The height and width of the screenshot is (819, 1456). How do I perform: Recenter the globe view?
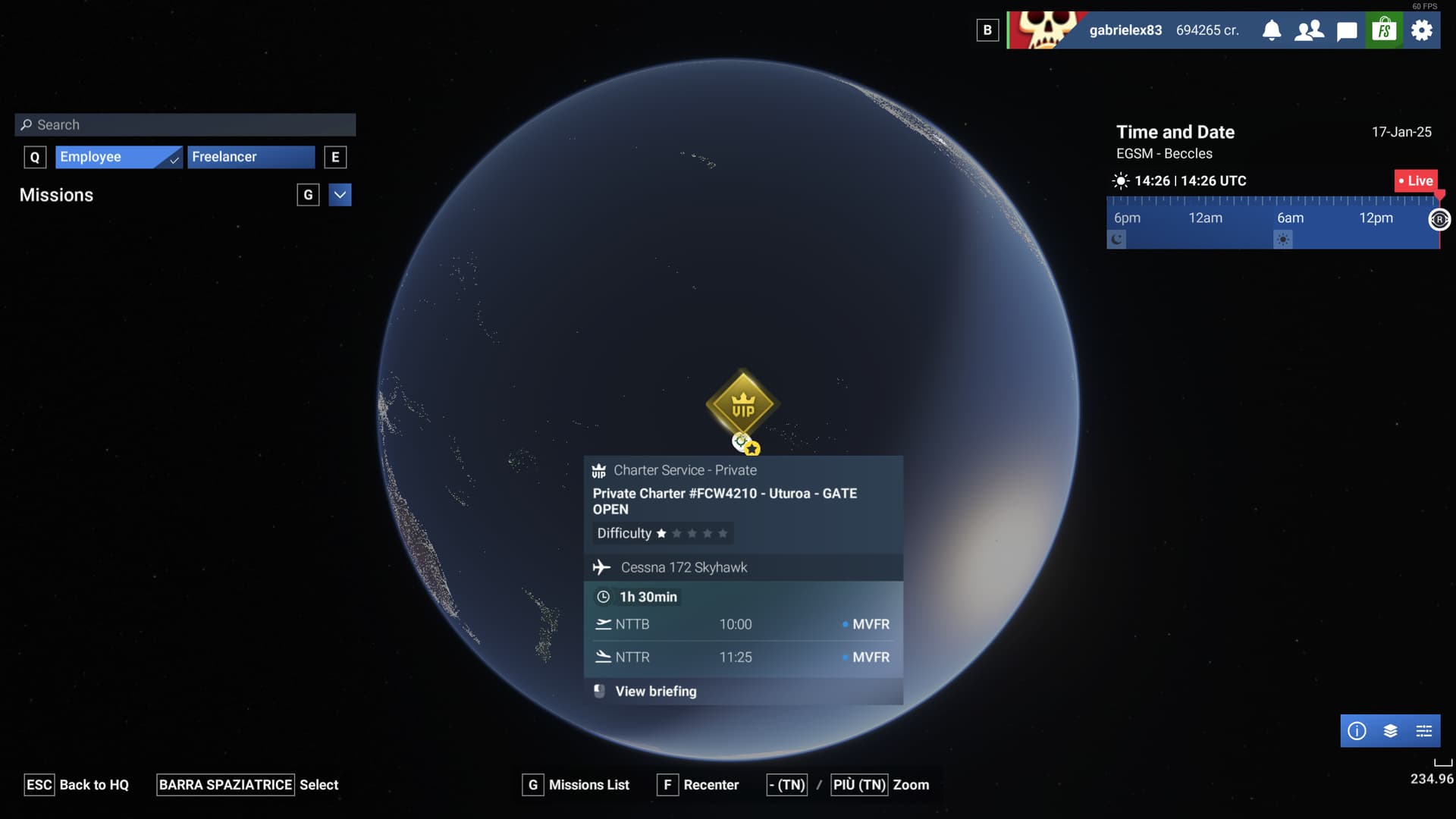(698, 785)
